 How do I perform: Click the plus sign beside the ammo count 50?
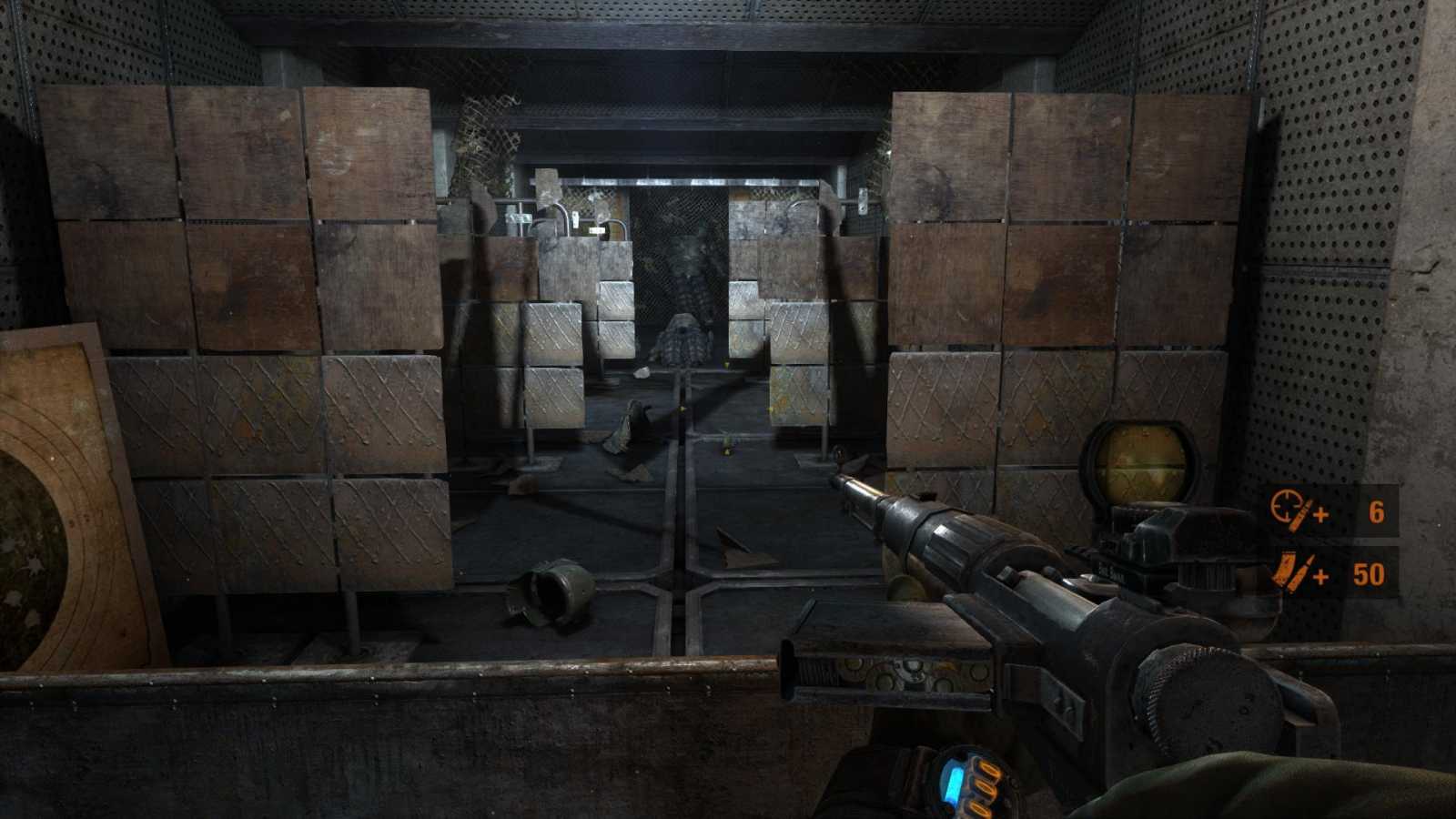1320,576
